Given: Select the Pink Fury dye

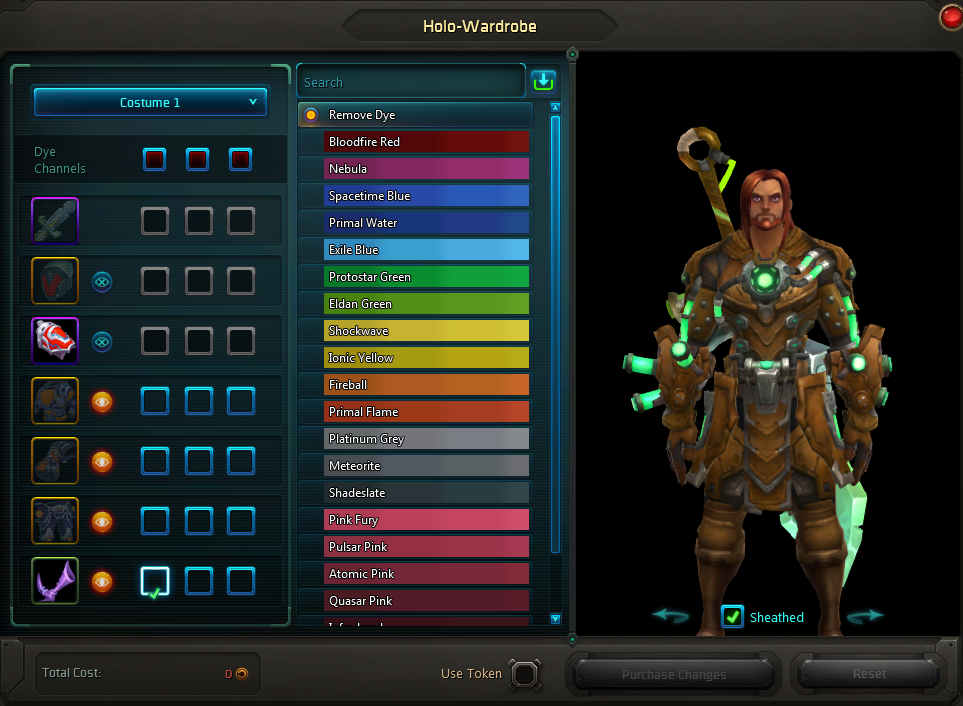Looking at the screenshot, I should pos(426,520).
